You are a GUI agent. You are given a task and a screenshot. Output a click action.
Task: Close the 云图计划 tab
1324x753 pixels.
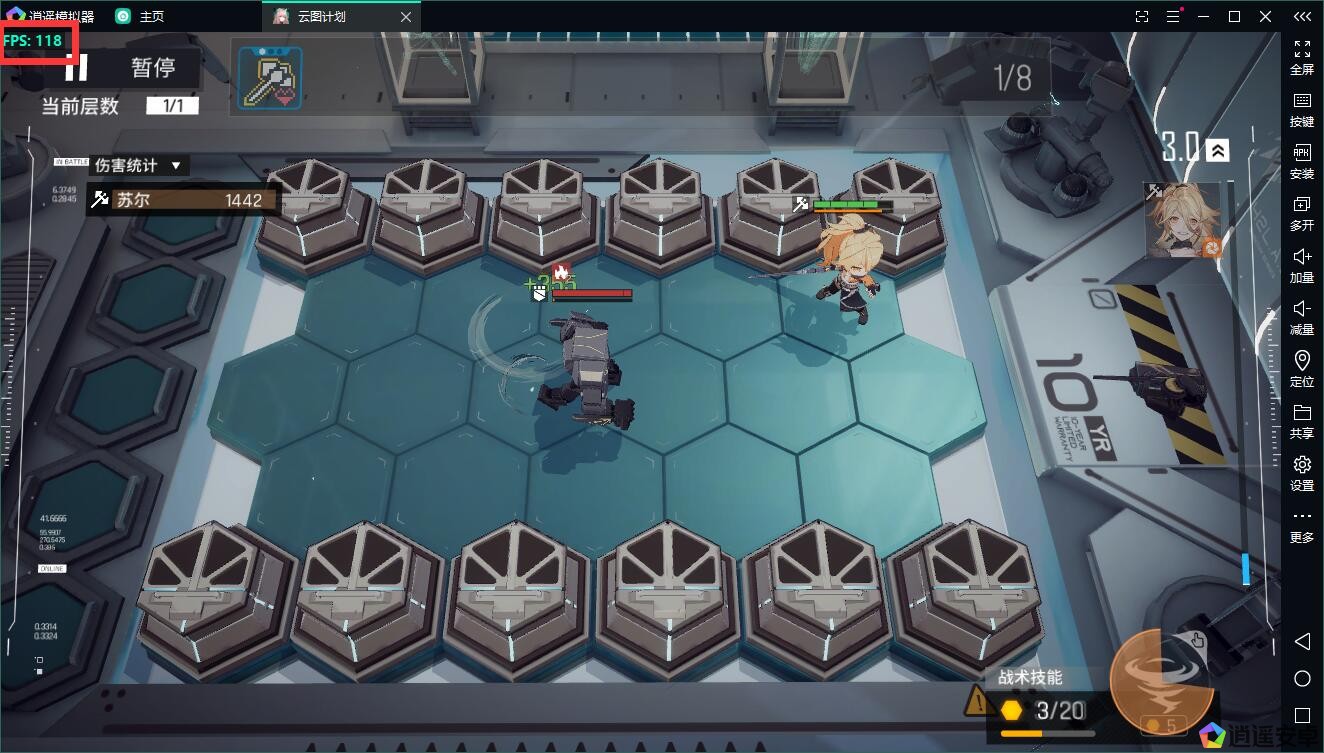click(x=405, y=17)
